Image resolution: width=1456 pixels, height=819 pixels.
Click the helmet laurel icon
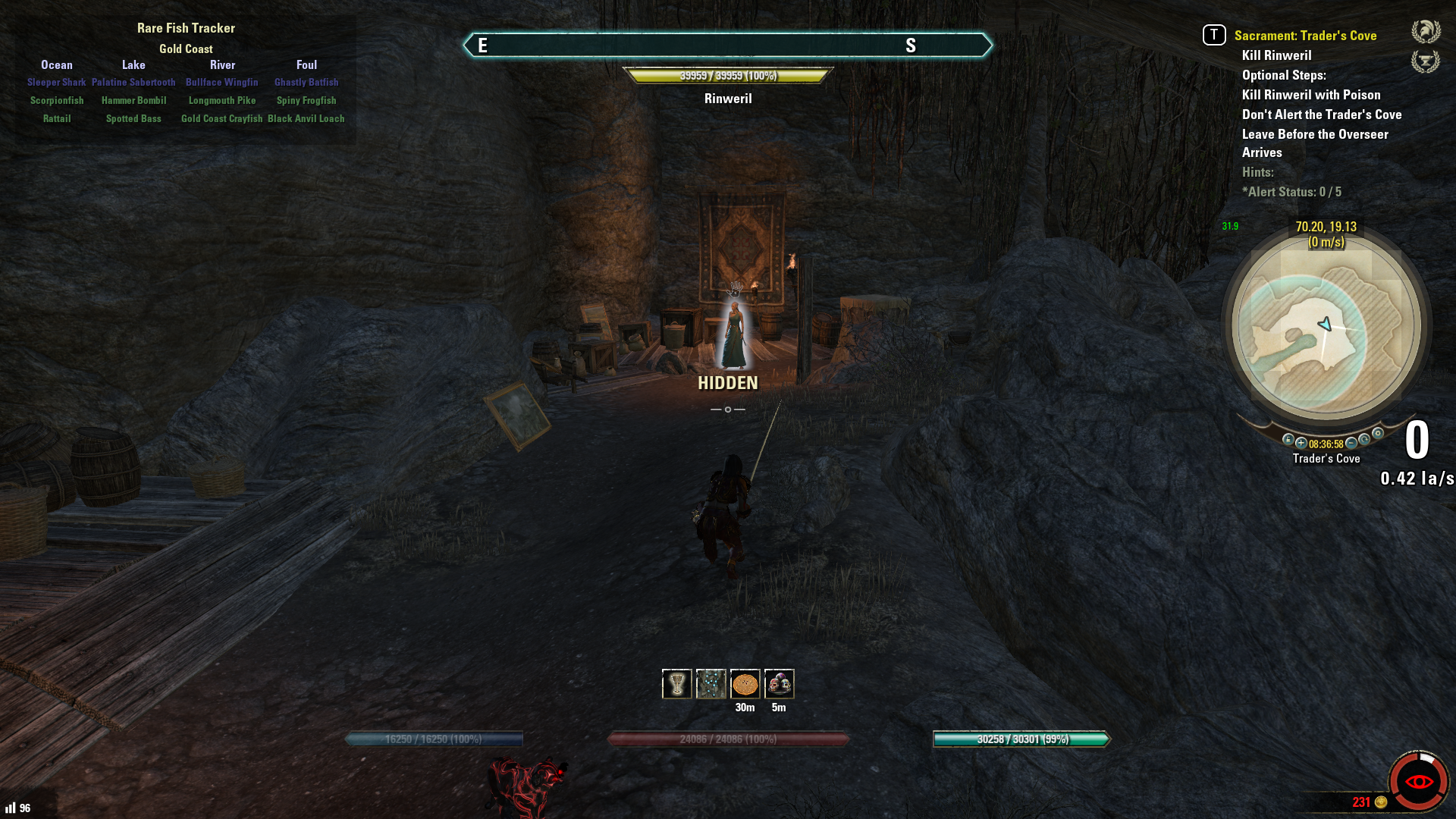tap(1426, 32)
